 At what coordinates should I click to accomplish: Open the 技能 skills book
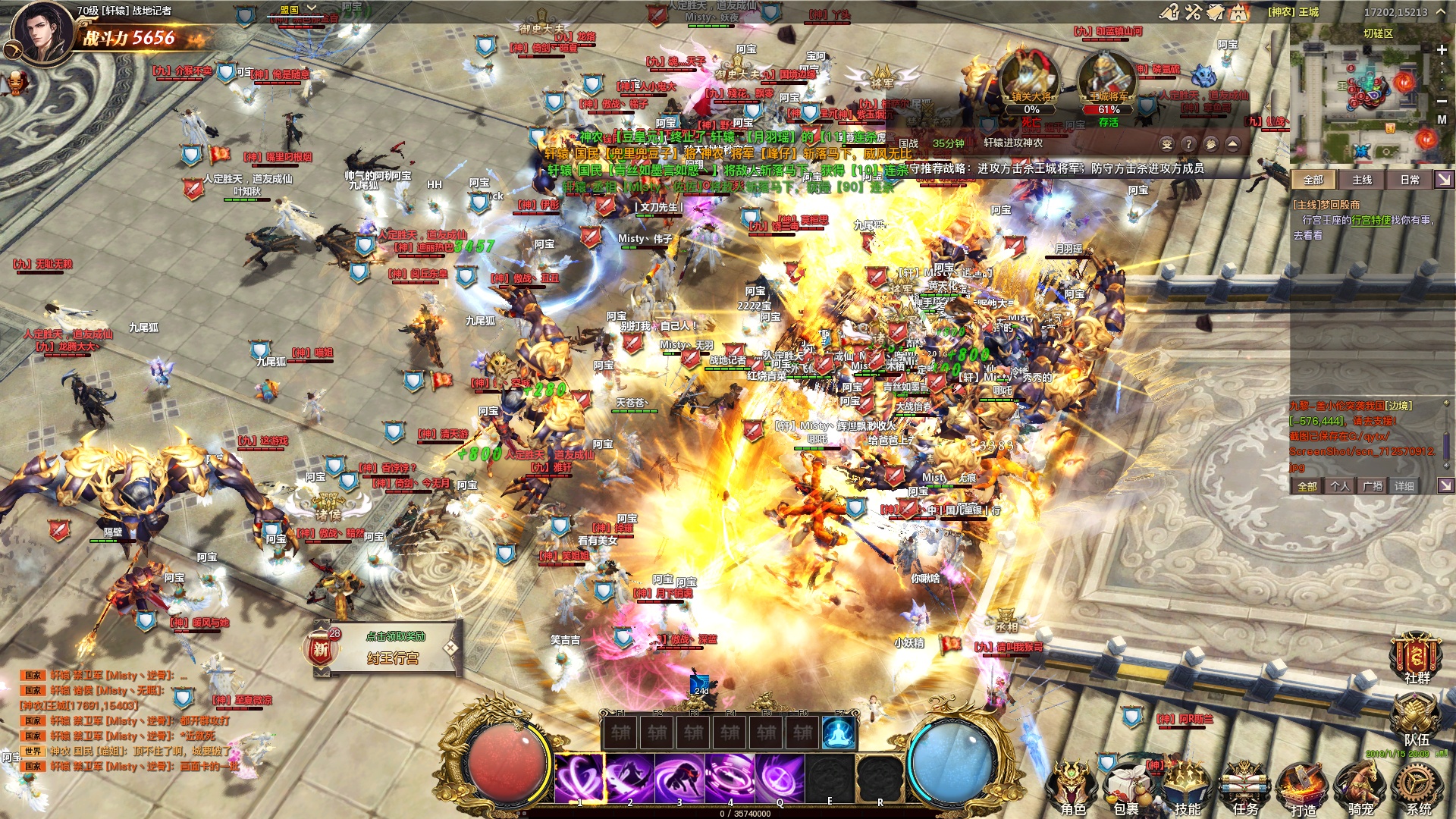1186,787
